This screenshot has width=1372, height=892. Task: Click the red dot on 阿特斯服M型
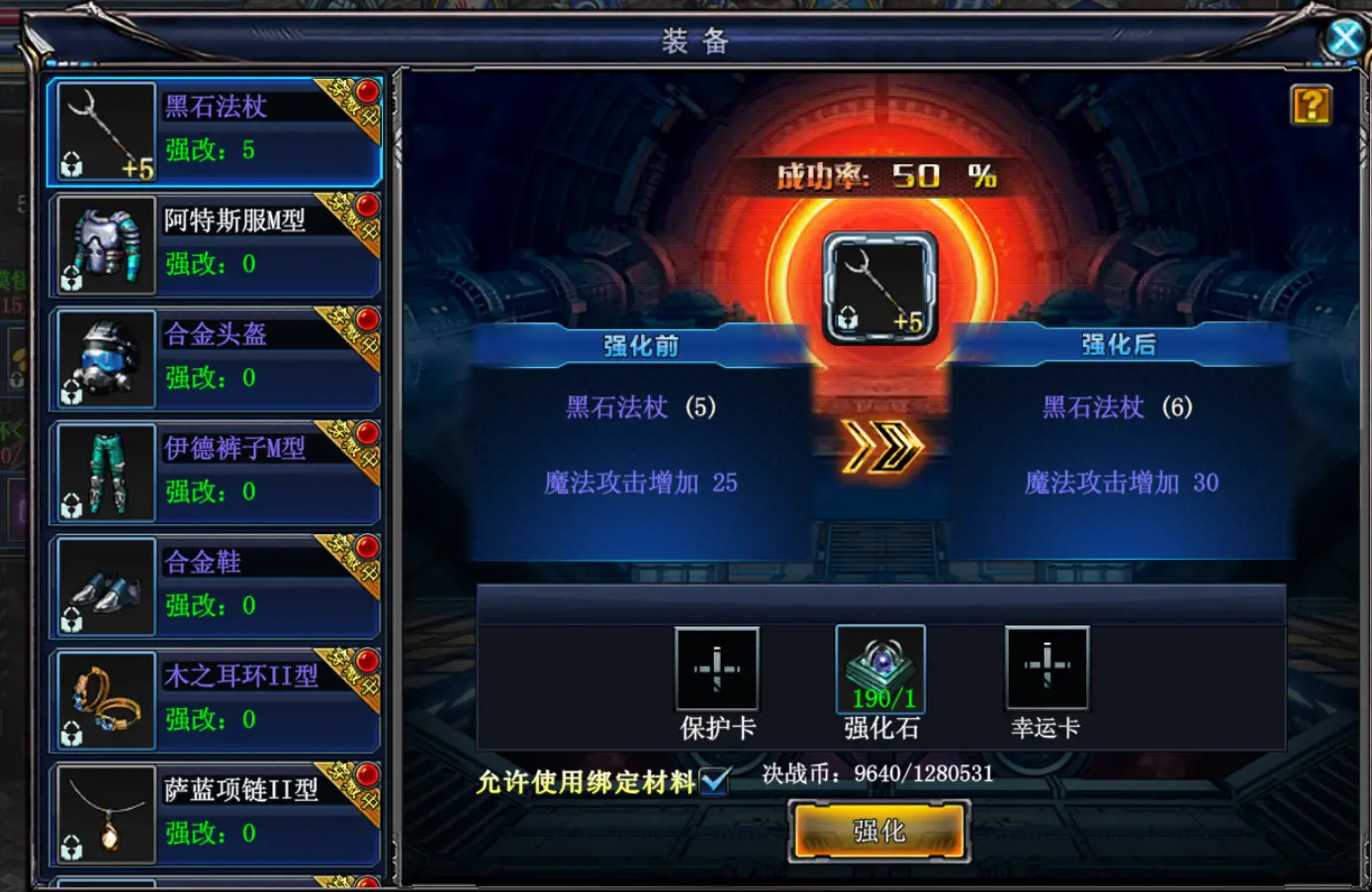click(x=366, y=206)
